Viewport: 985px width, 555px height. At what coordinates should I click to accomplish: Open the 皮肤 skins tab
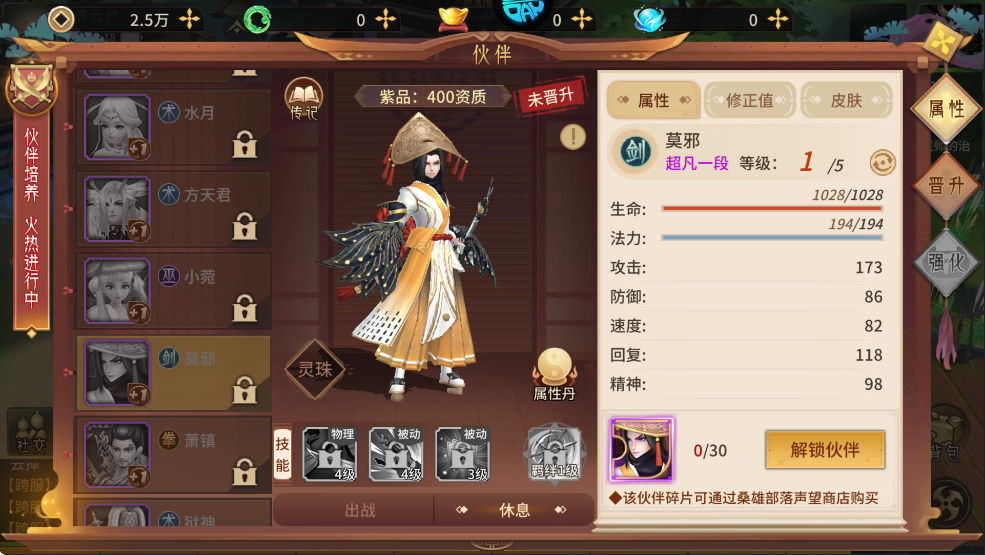click(x=846, y=100)
